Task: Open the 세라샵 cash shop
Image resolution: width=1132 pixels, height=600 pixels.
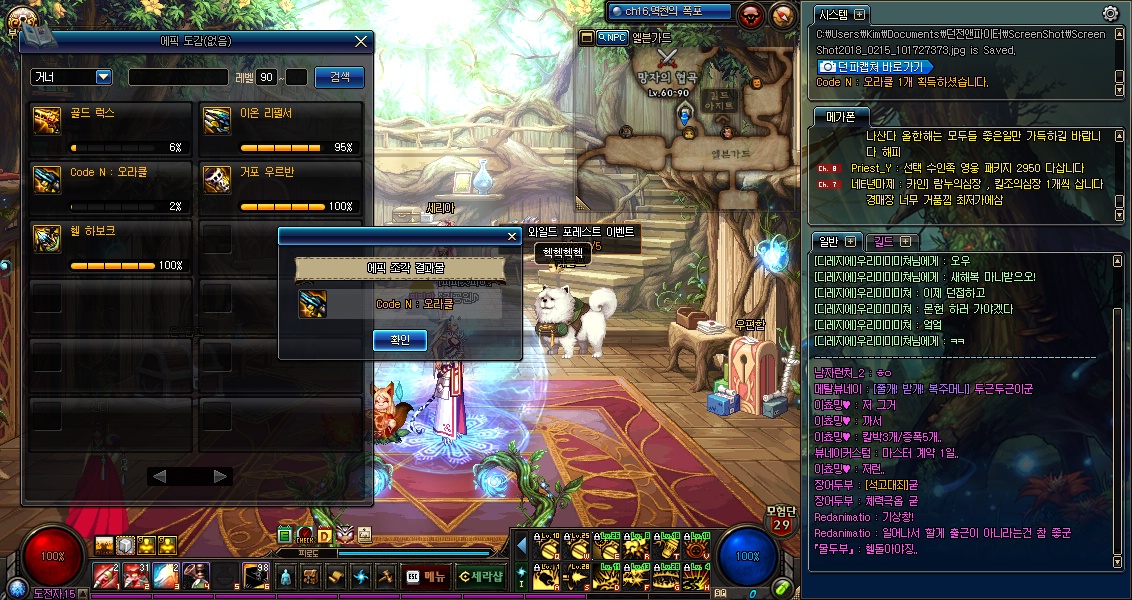Action: pos(479,576)
